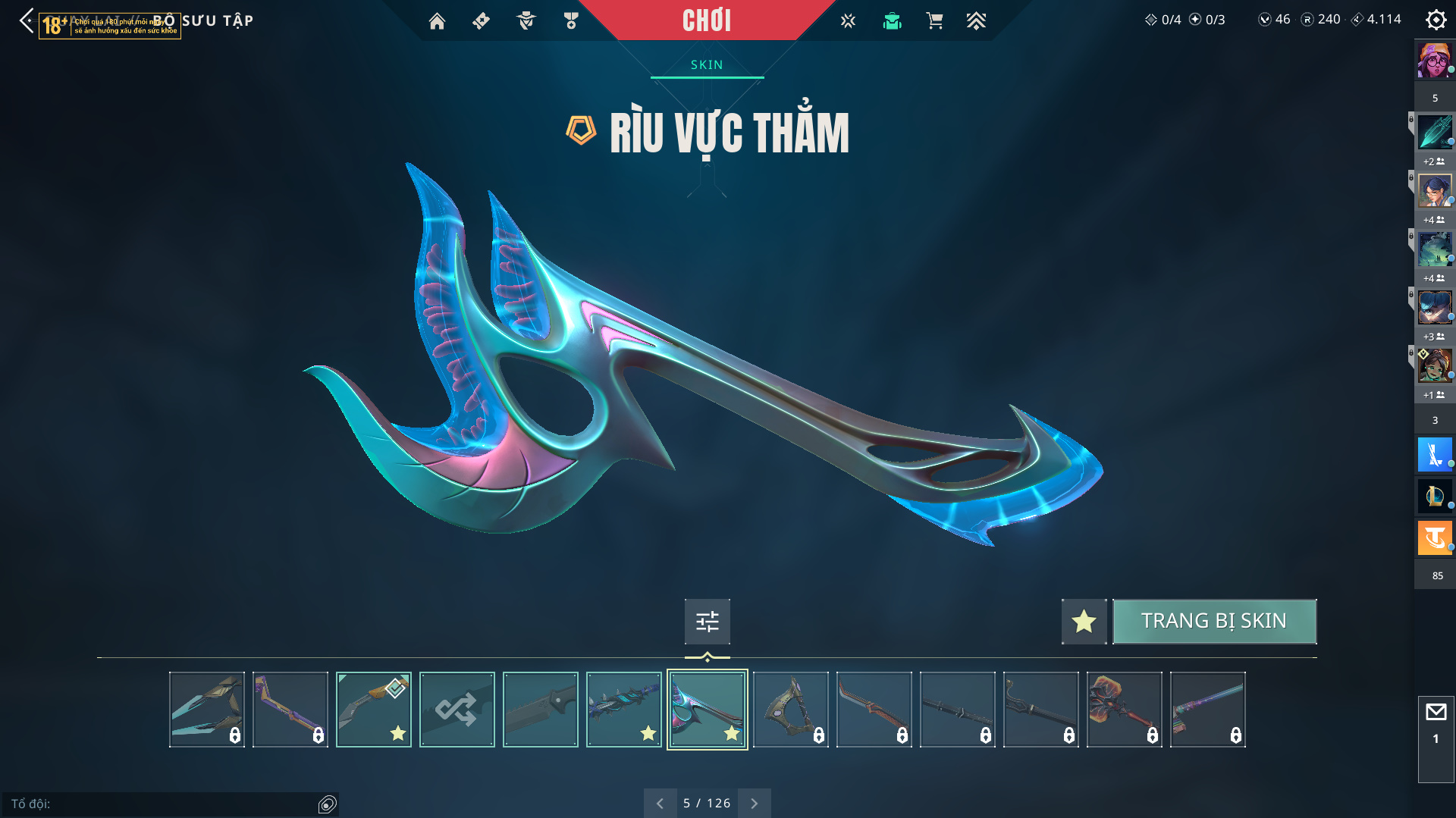
Task: Select the locked bow-shaped melee skin
Action: [790, 710]
